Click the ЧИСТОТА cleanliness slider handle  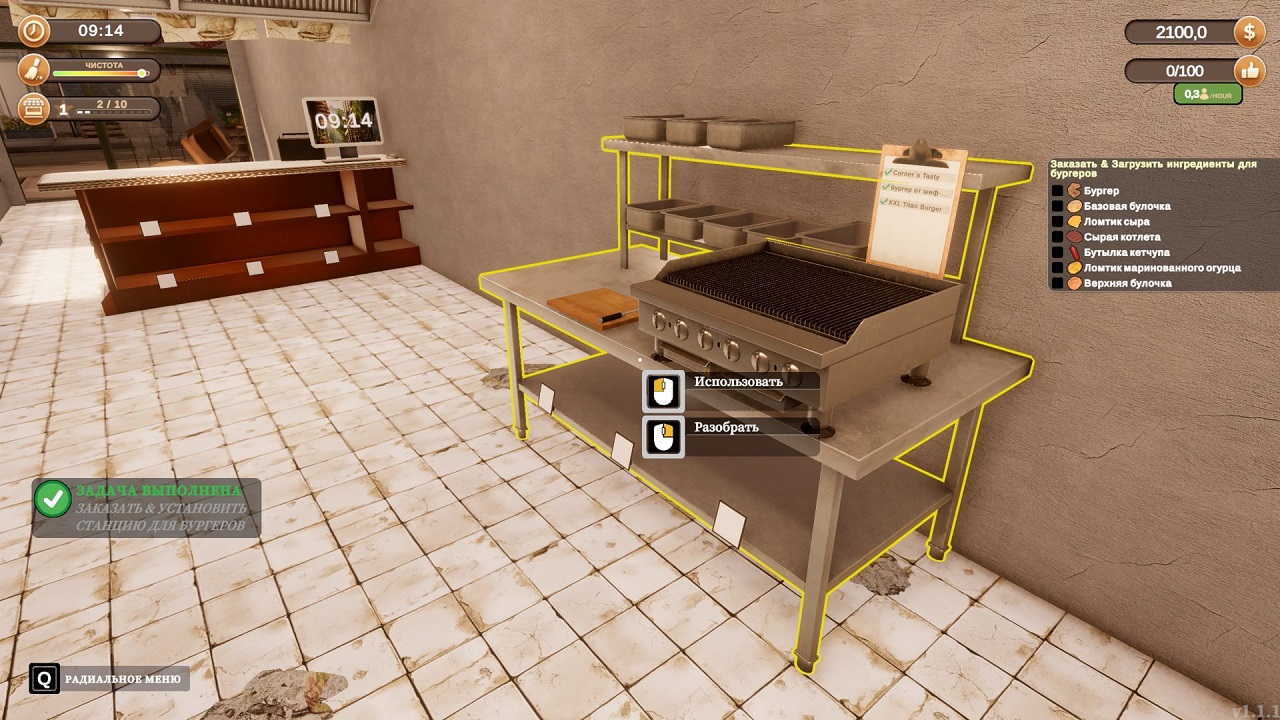pos(142,72)
